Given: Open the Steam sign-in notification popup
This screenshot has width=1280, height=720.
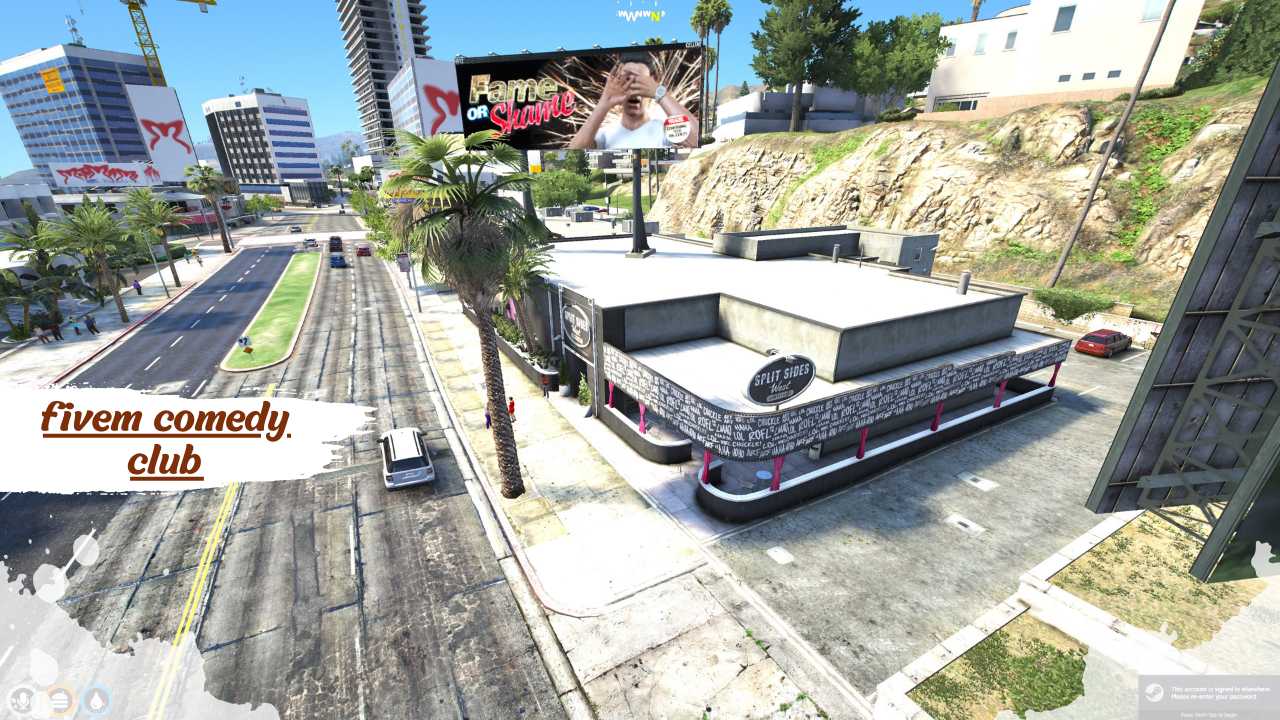Looking at the screenshot, I should pos(1208,697).
